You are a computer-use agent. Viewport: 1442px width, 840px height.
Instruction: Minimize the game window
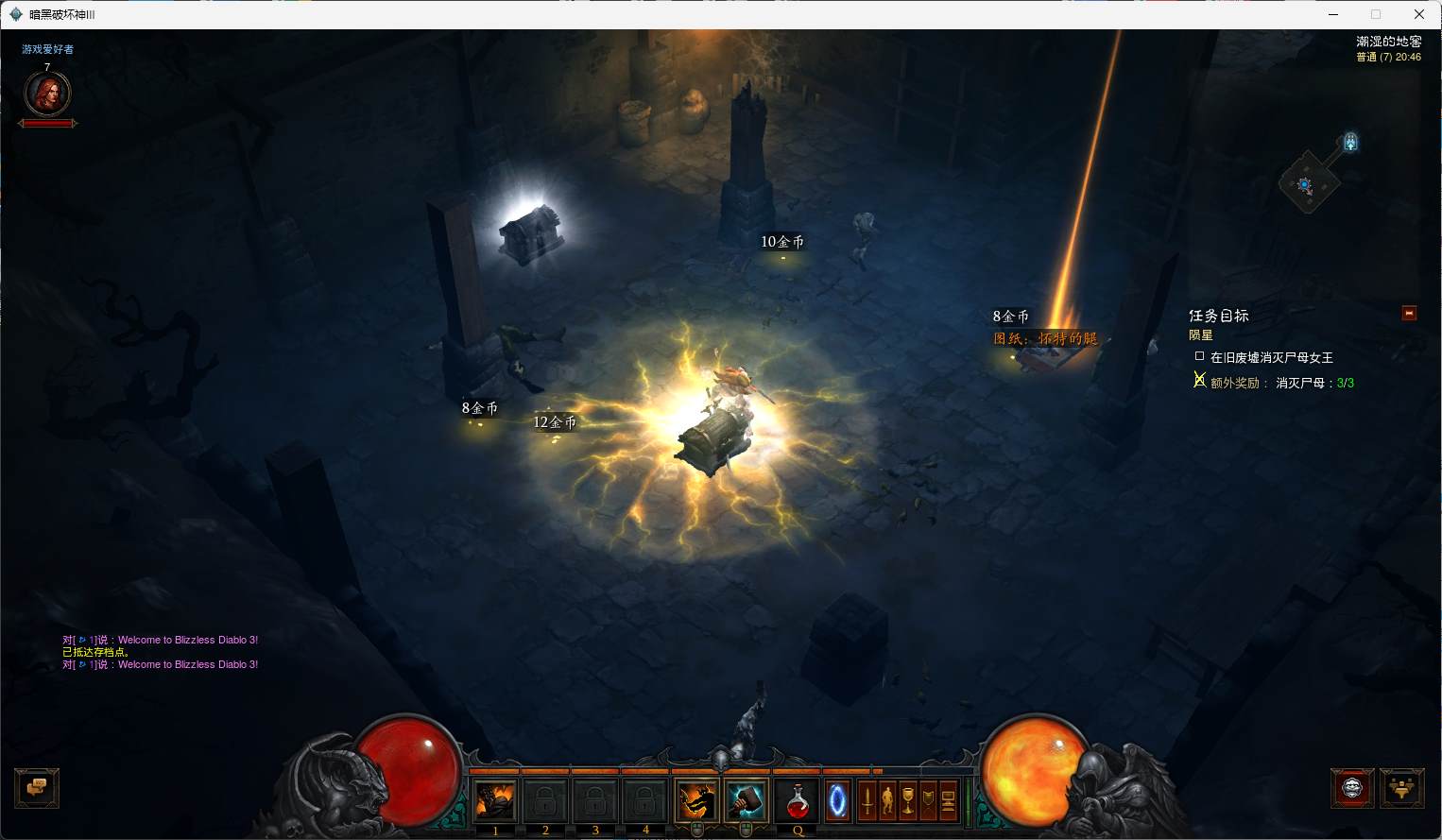pyautogui.click(x=1333, y=14)
